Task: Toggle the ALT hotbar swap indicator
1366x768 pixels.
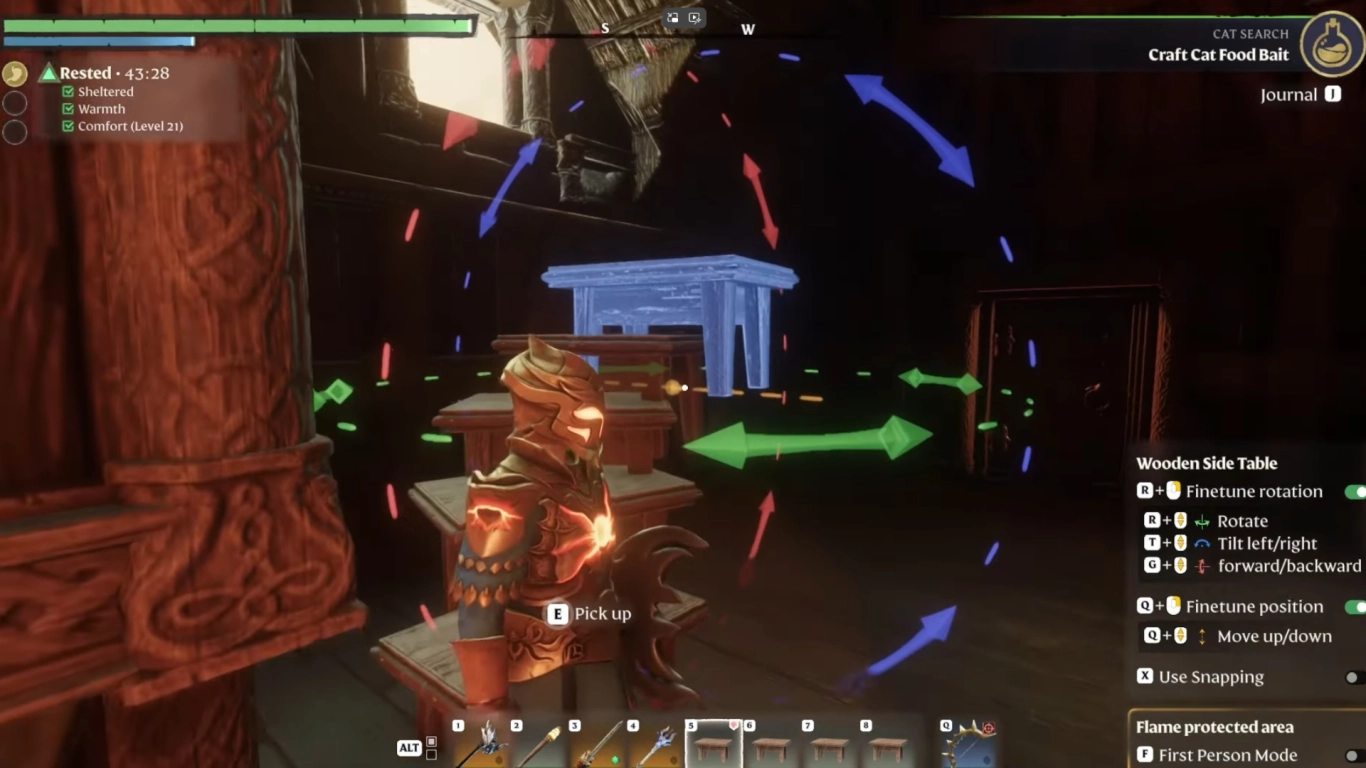Action: pyautogui.click(x=413, y=747)
